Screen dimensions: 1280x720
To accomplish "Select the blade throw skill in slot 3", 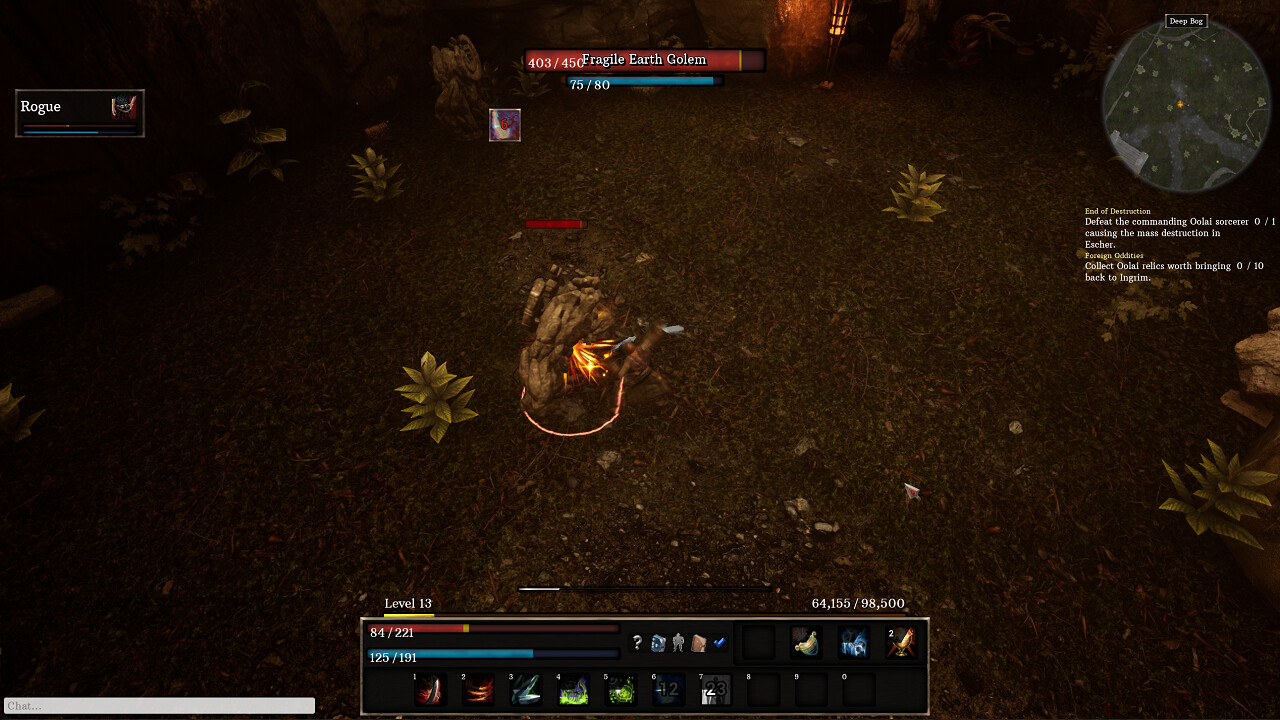I will tap(526, 689).
